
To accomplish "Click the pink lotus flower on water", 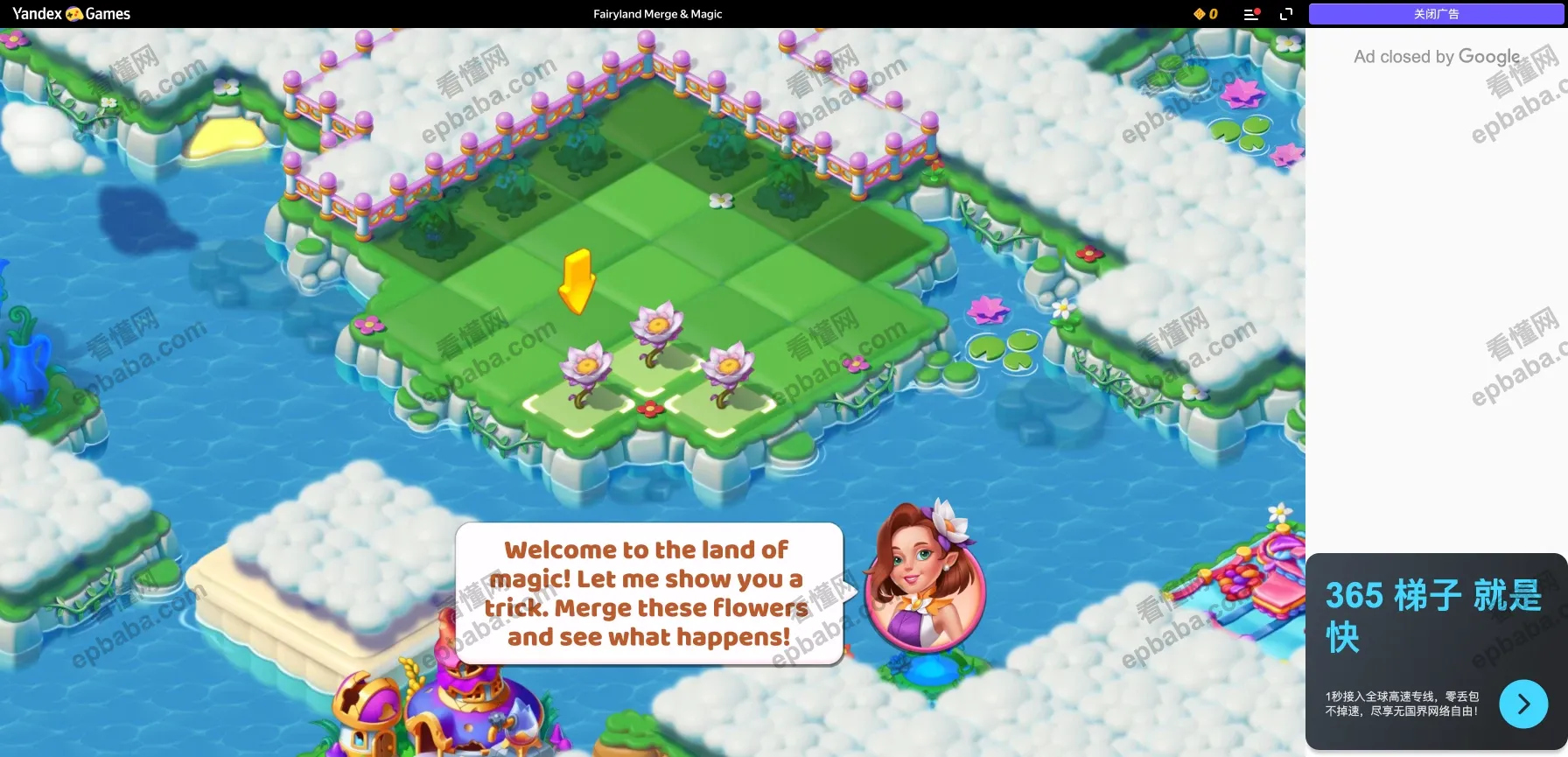I will 988,308.
